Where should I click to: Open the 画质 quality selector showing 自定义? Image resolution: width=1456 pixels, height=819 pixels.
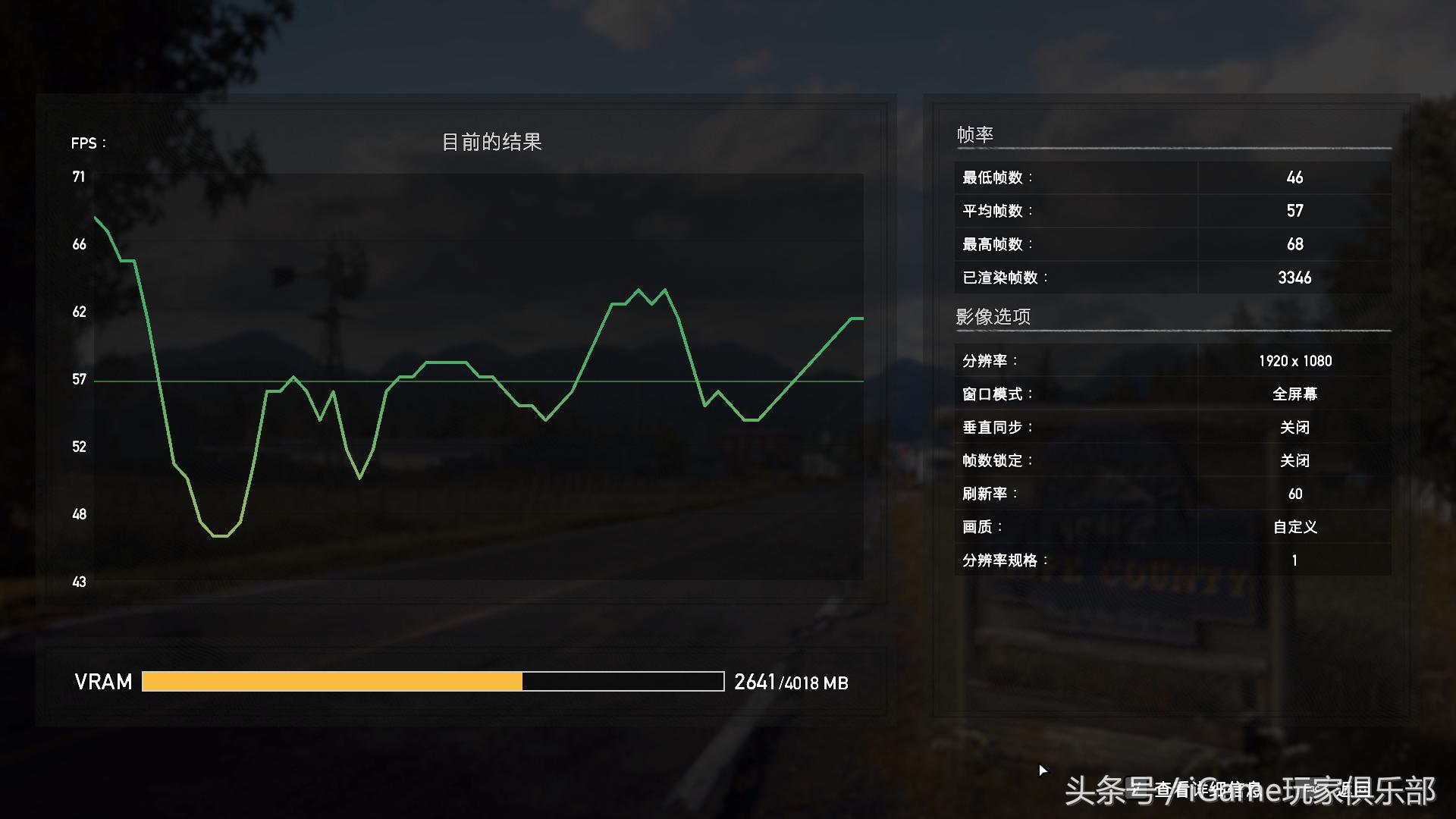(x=1297, y=526)
